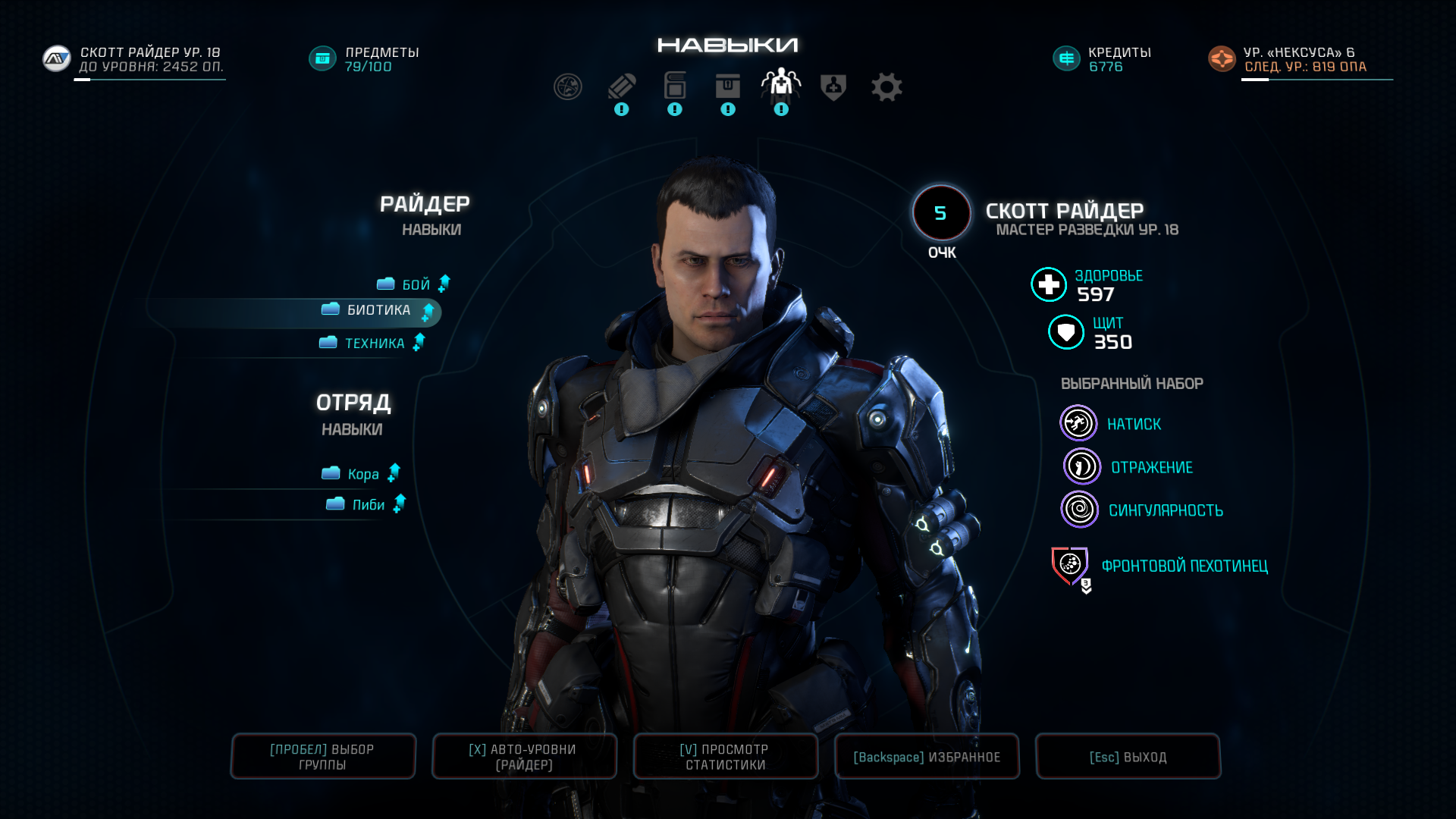1456x819 pixels.
Task: Open Кора's squad skills
Action: pyautogui.click(x=362, y=474)
